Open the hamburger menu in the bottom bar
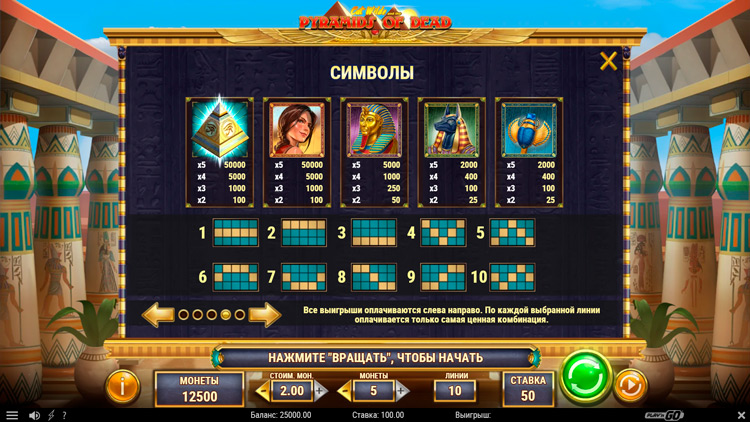Screen dimensions: 750x422 [12, 414]
